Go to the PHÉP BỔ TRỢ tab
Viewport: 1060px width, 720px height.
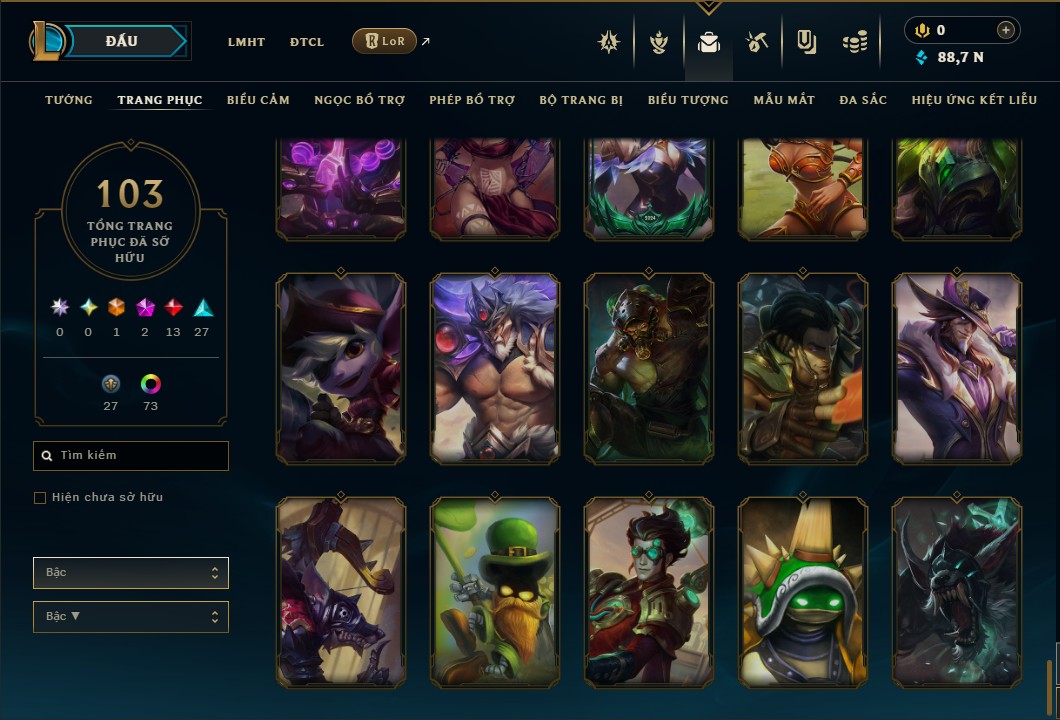tap(472, 100)
